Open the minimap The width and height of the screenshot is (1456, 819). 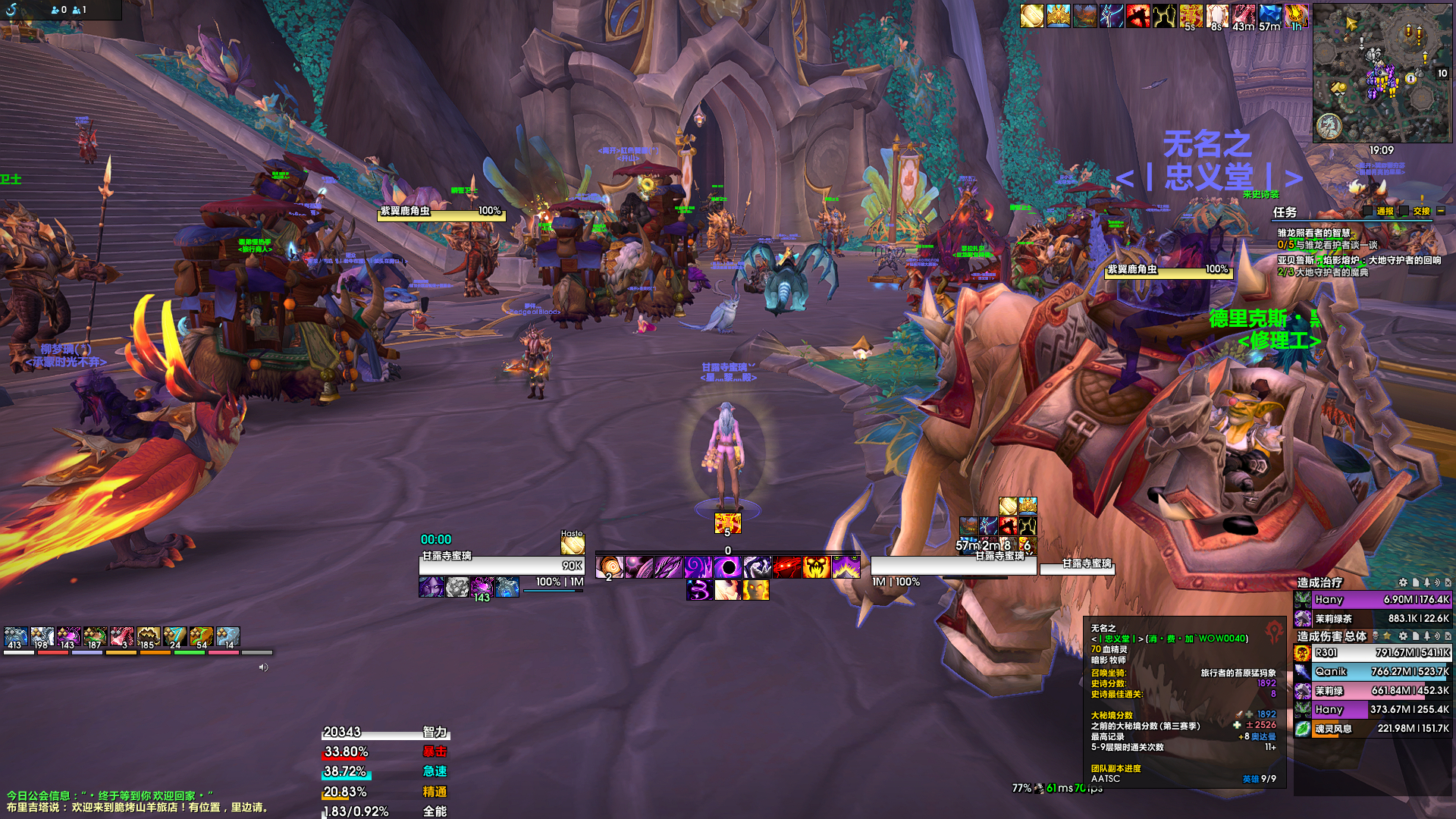coord(1382,73)
